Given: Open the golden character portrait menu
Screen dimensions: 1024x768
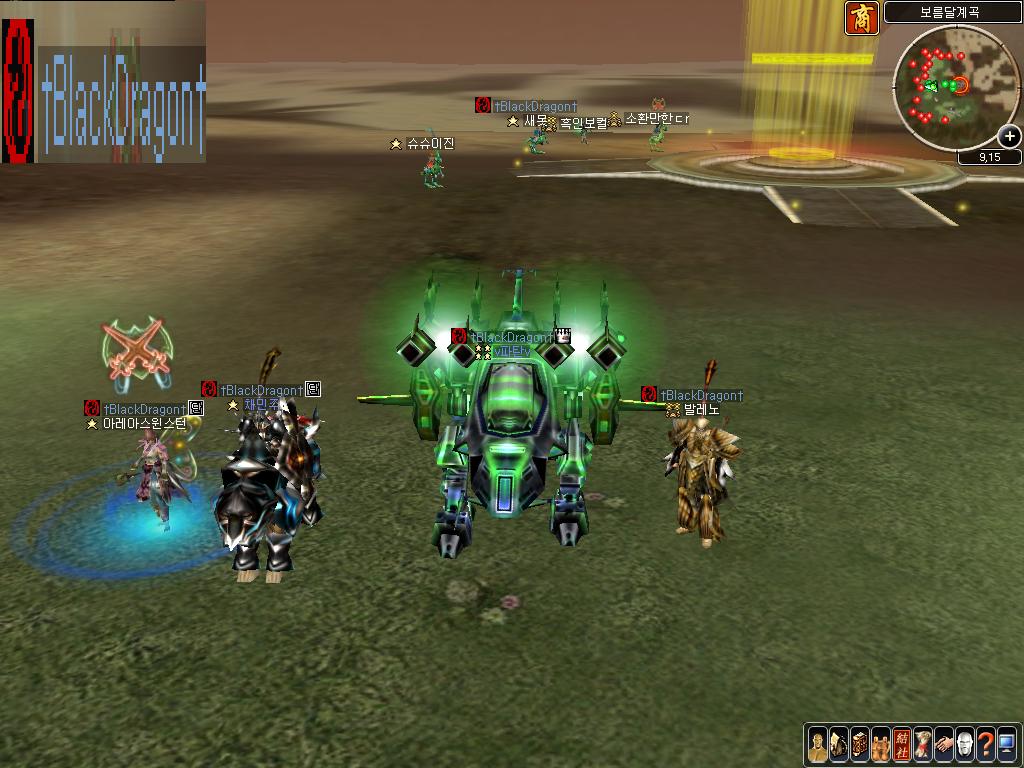Looking at the screenshot, I should click(x=818, y=744).
